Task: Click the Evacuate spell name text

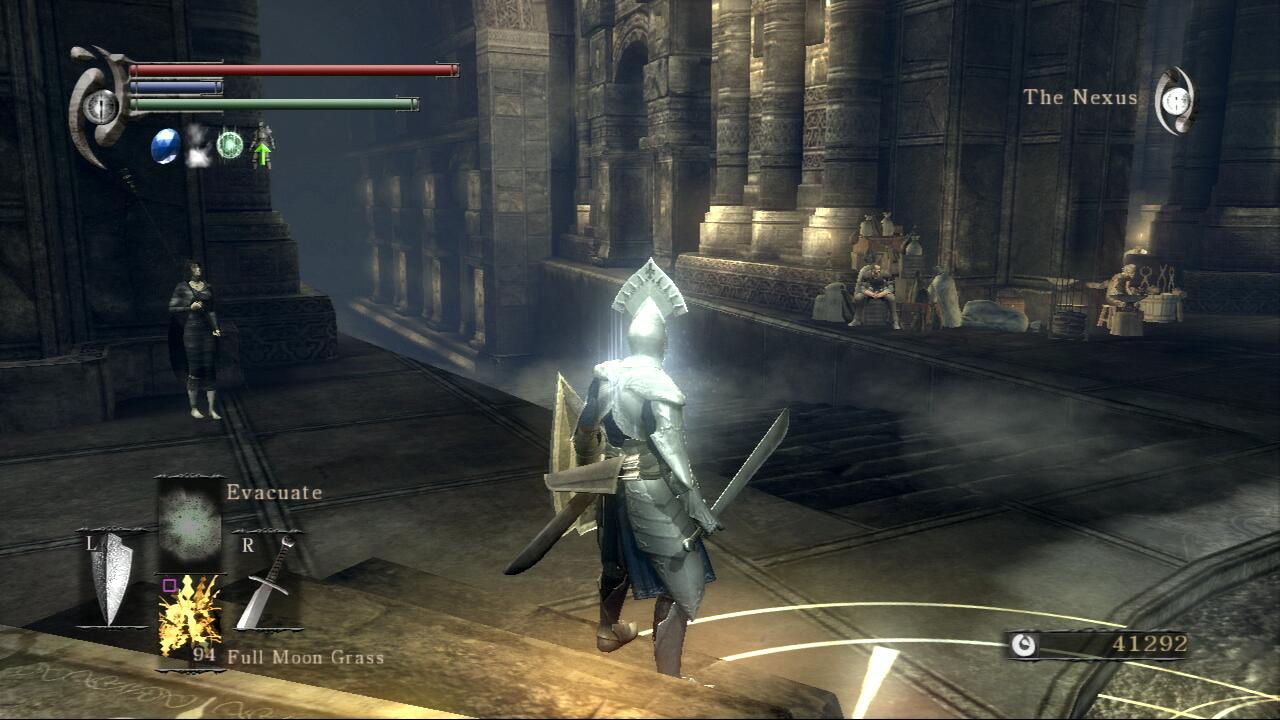Action: pos(272,492)
